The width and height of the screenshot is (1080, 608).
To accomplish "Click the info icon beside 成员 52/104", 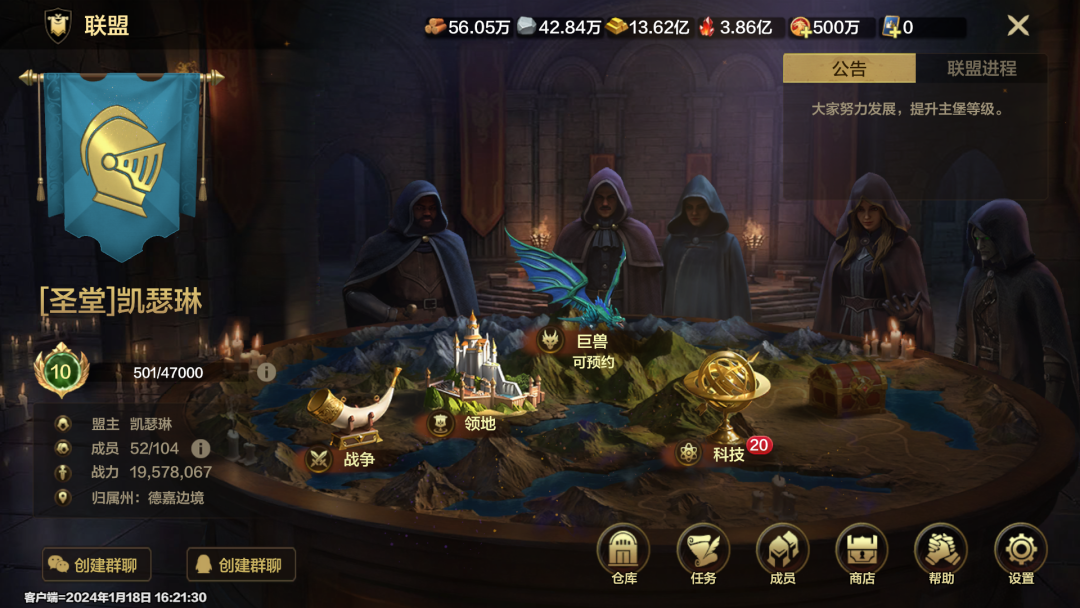I will point(200,448).
